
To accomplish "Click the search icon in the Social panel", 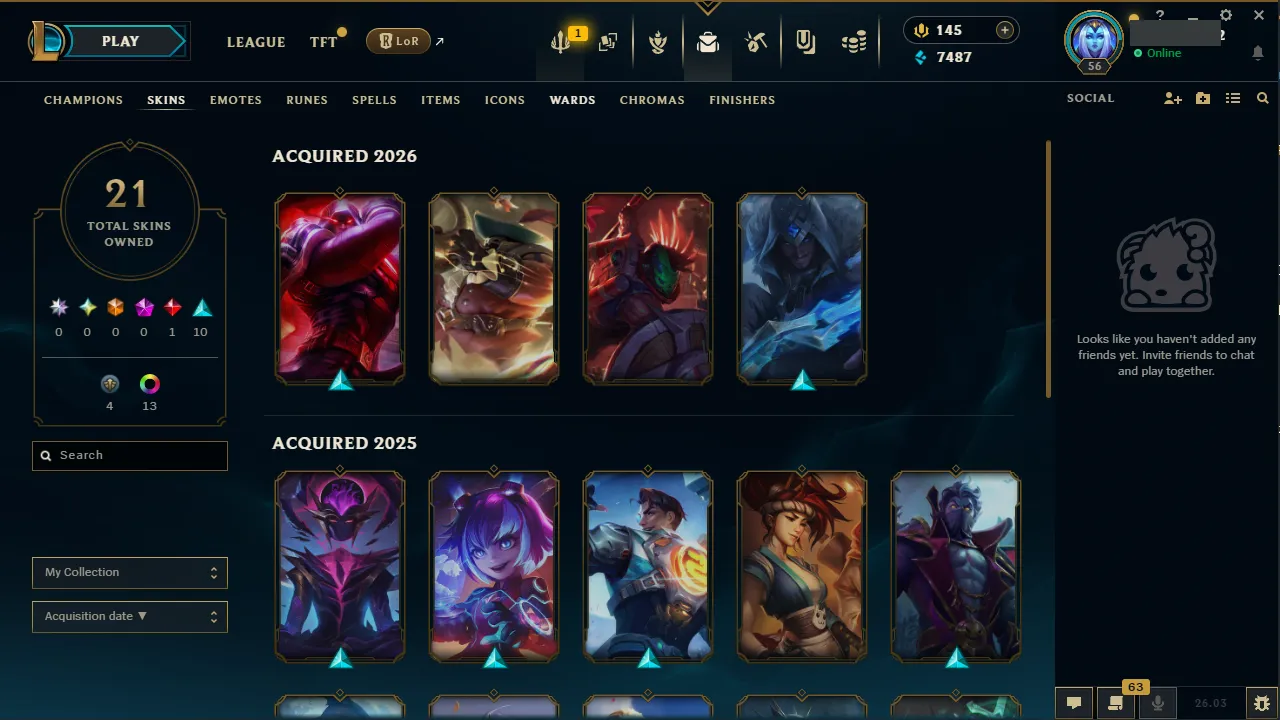I will tap(1262, 98).
